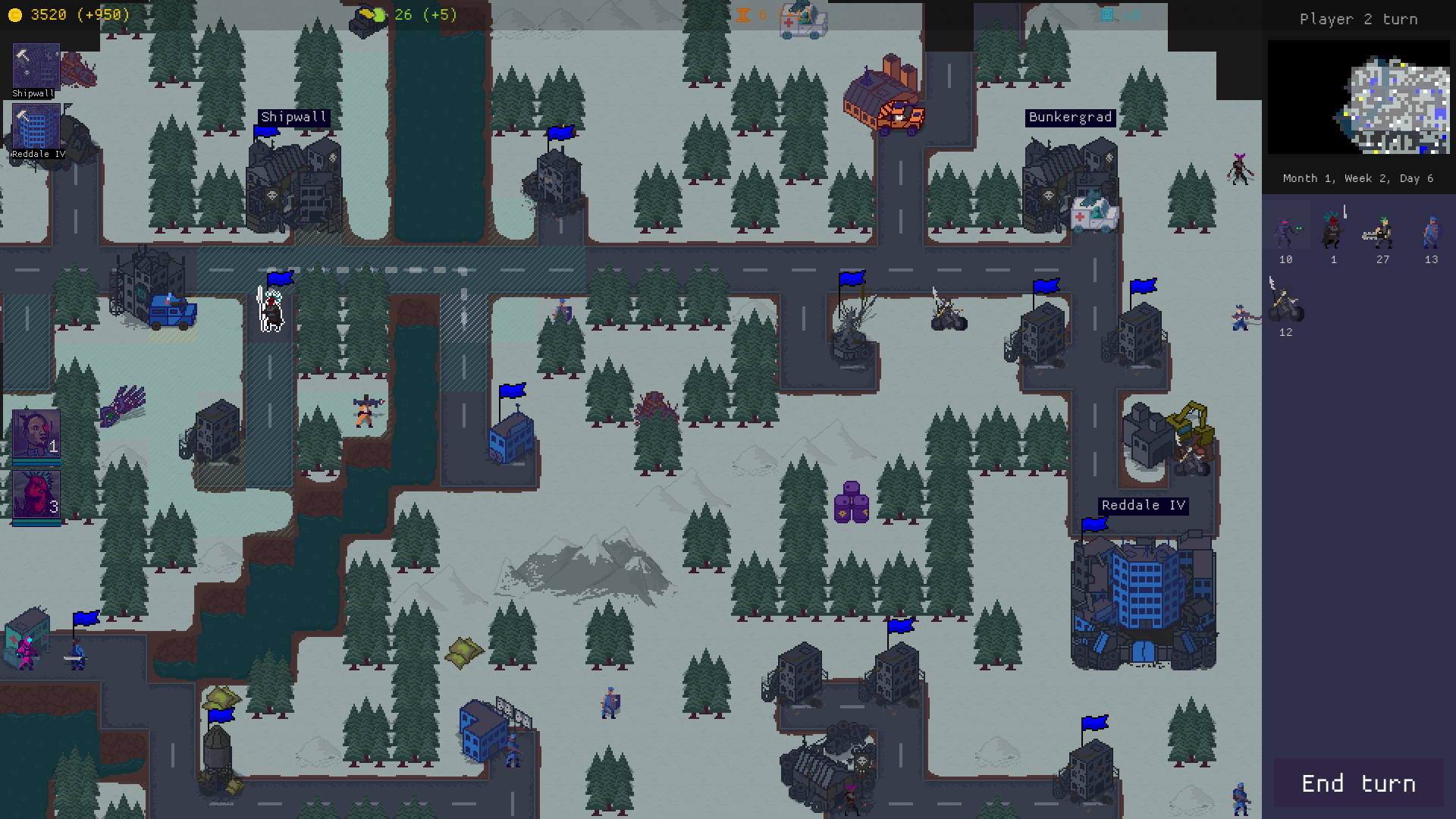Click the Month 1, Week 2, Day 6 label
Viewport: 1456px width, 819px height.
1360,177
